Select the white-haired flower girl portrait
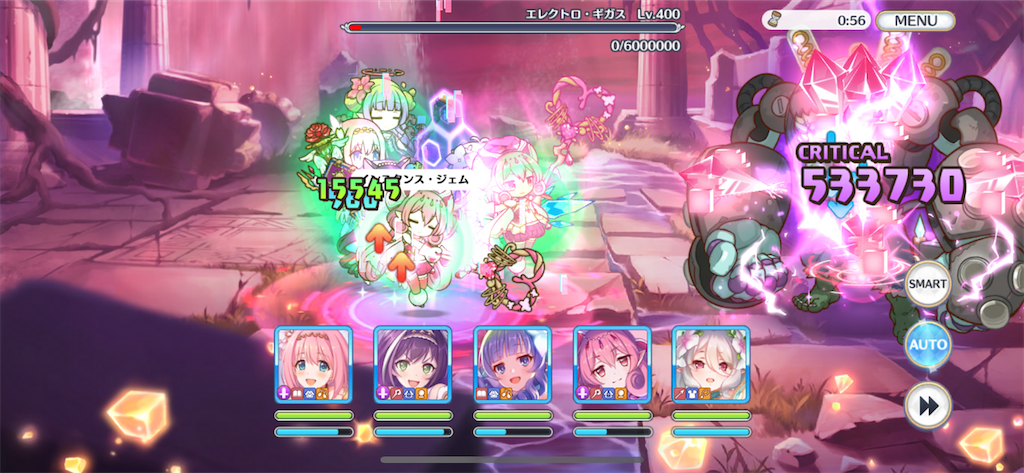This screenshot has width=1024, height=473. [x=710, y=365]
